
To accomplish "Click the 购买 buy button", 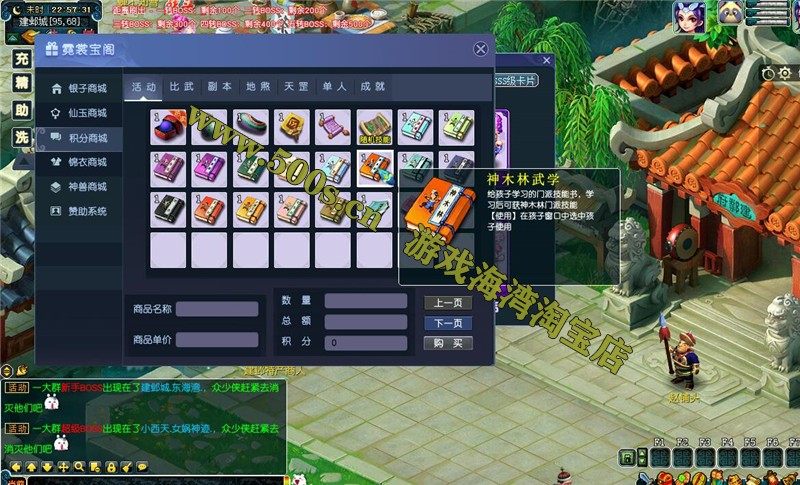I will click(x=448, y=343).
